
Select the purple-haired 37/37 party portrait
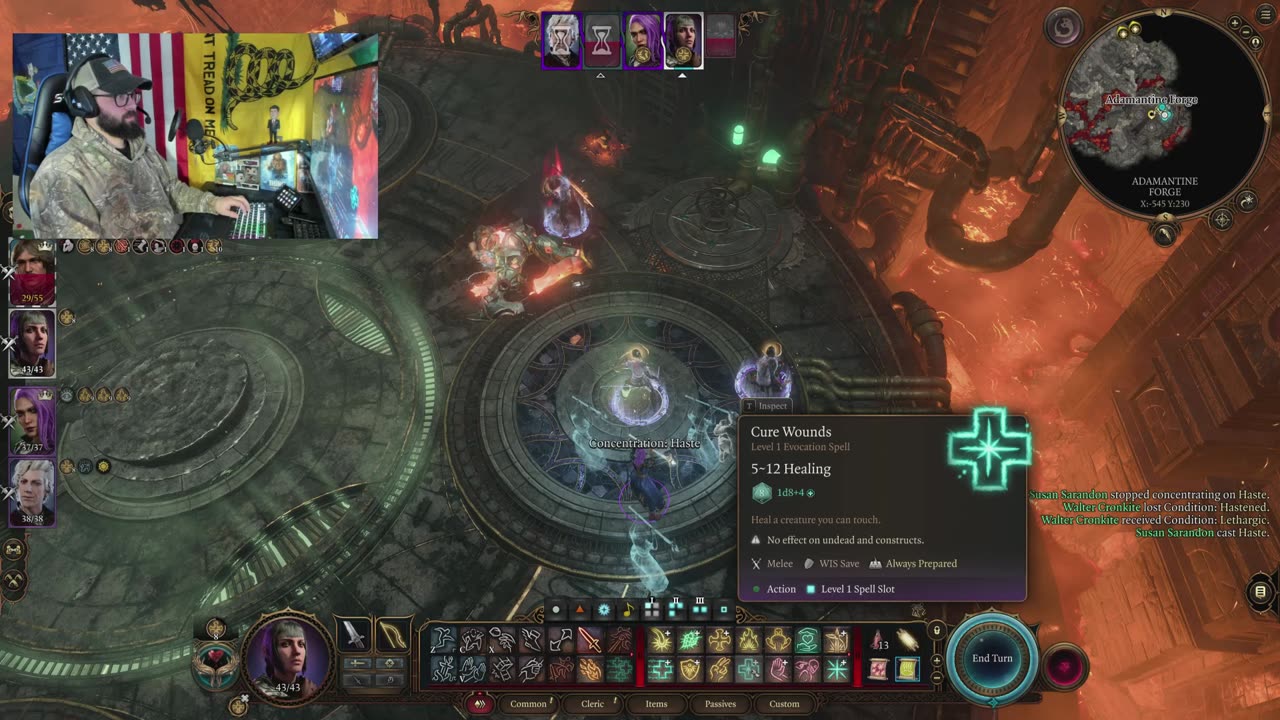pyautogui.click(x=32, y=420)
